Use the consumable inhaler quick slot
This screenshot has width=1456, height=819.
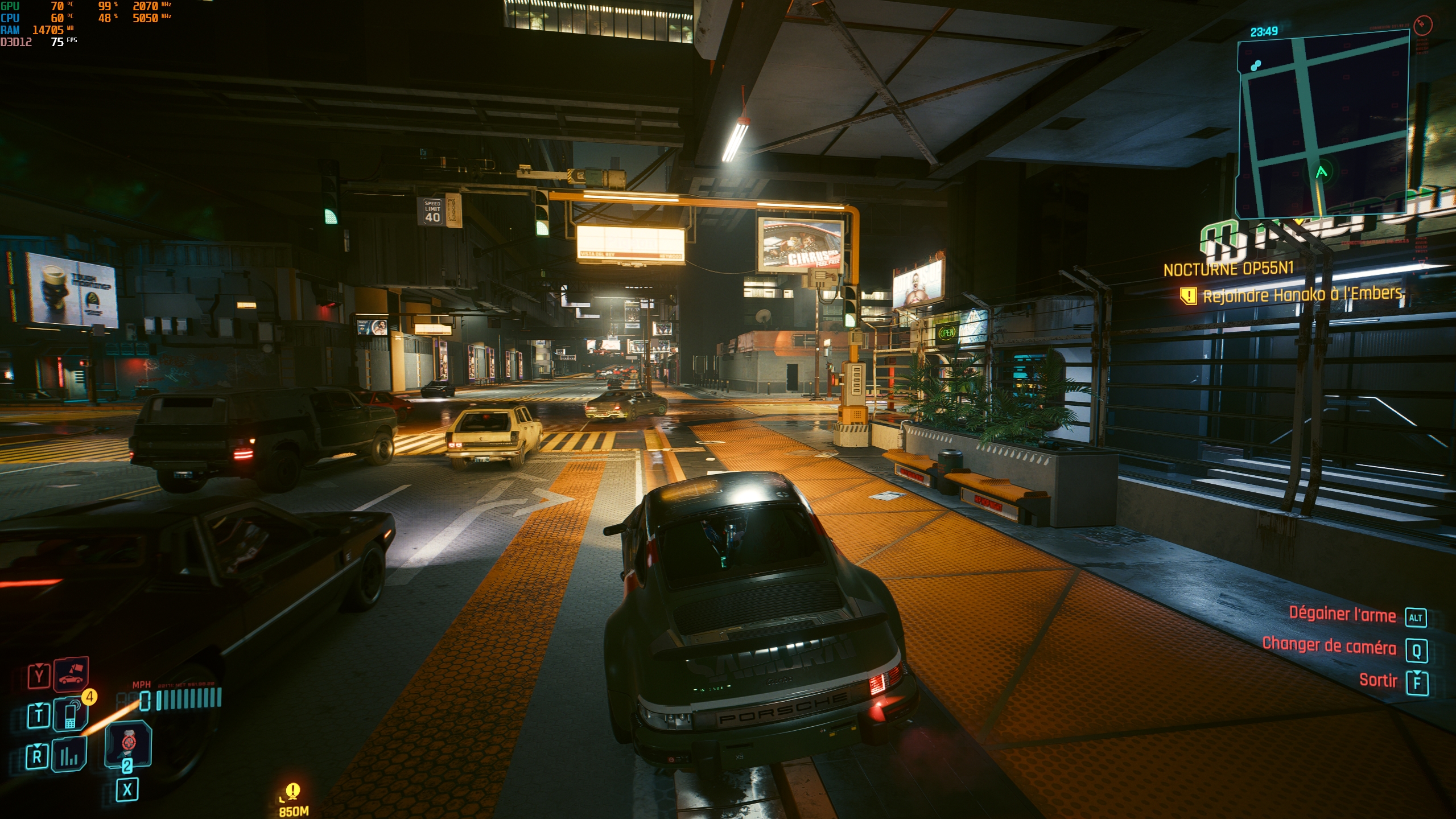(128, 743)
